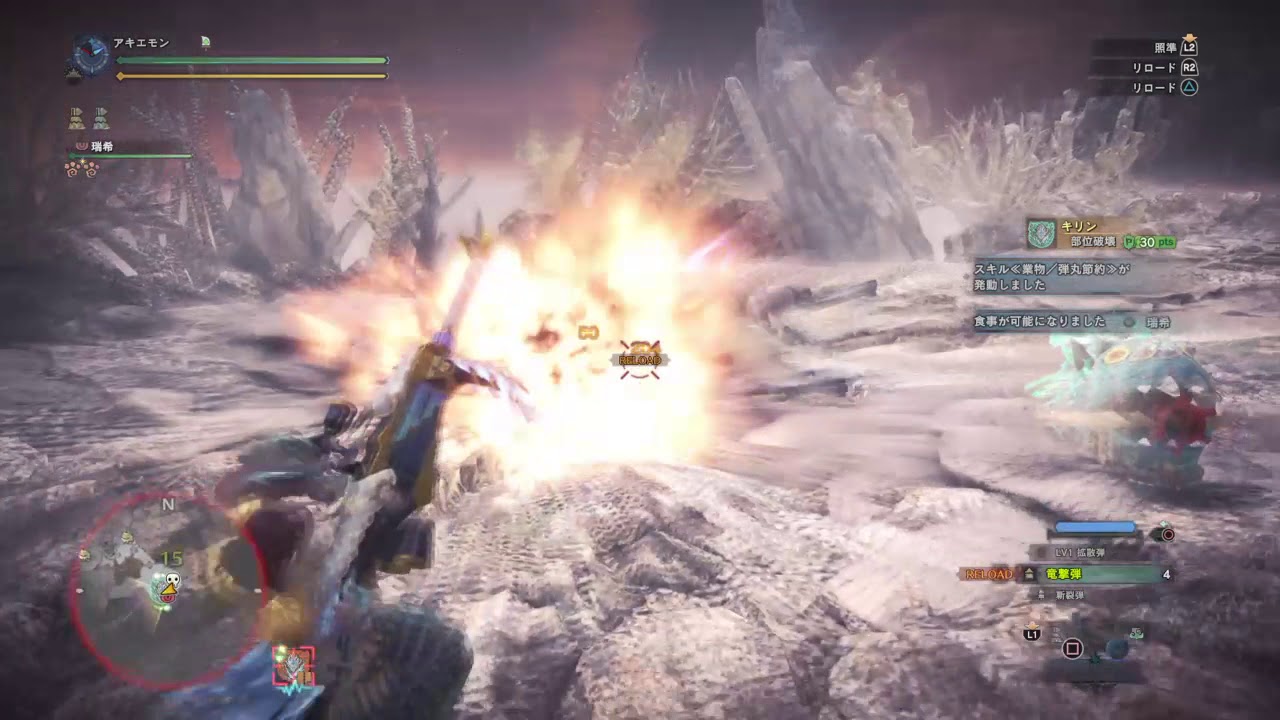This screenshot has height=720, width=1280.
Task: Select party member 瑞希's name
Action: click(101, 146)
